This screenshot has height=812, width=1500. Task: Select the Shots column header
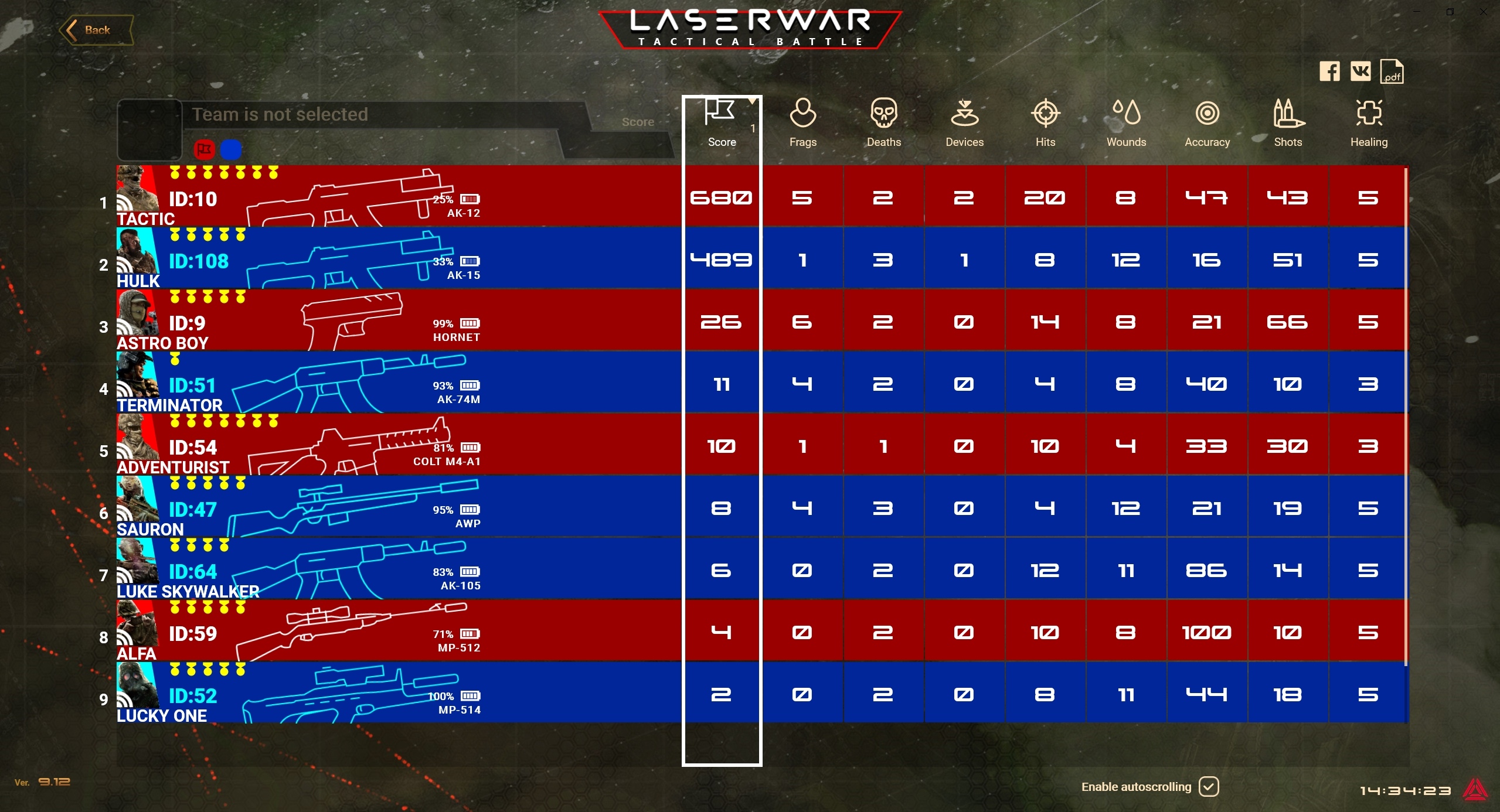[x=1288, y=123]
